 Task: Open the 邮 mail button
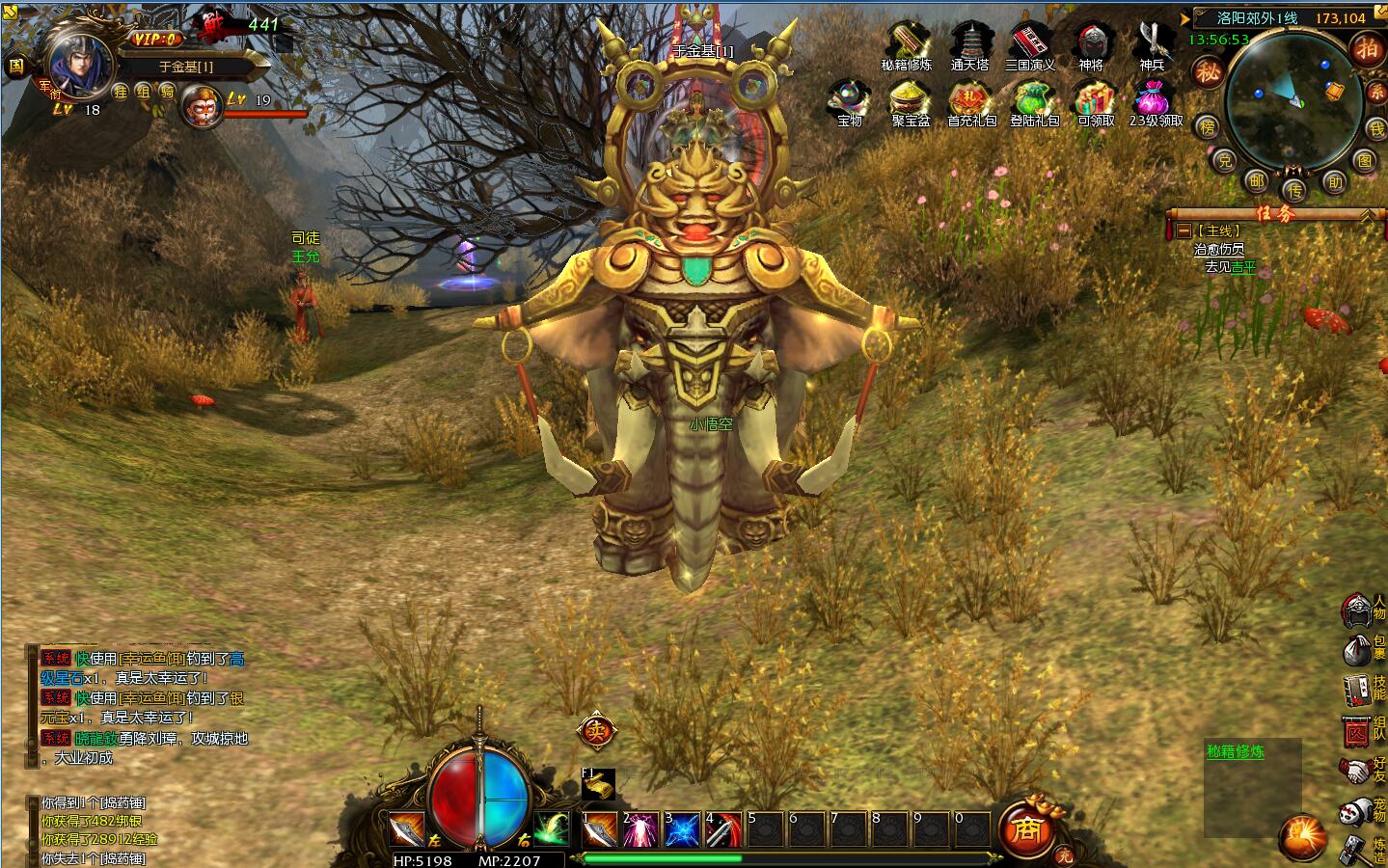[x=1256, y=180]
